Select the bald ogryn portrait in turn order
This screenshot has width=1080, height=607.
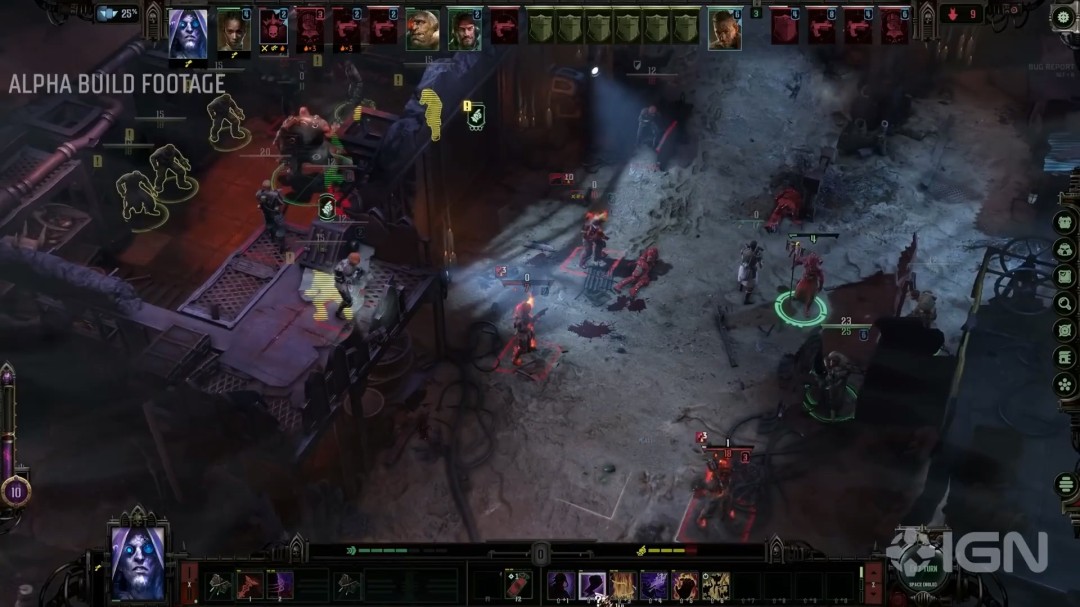click(x=422, y=30)
